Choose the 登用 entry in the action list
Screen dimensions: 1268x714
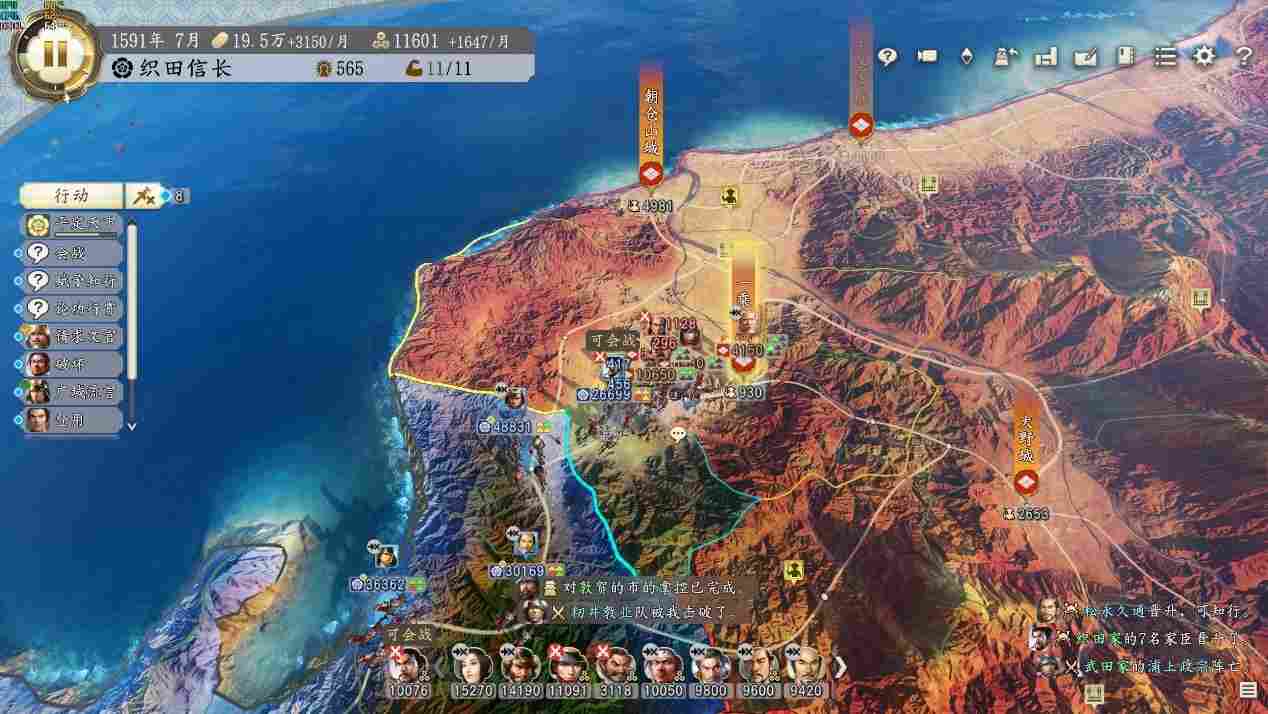(72, 421)
